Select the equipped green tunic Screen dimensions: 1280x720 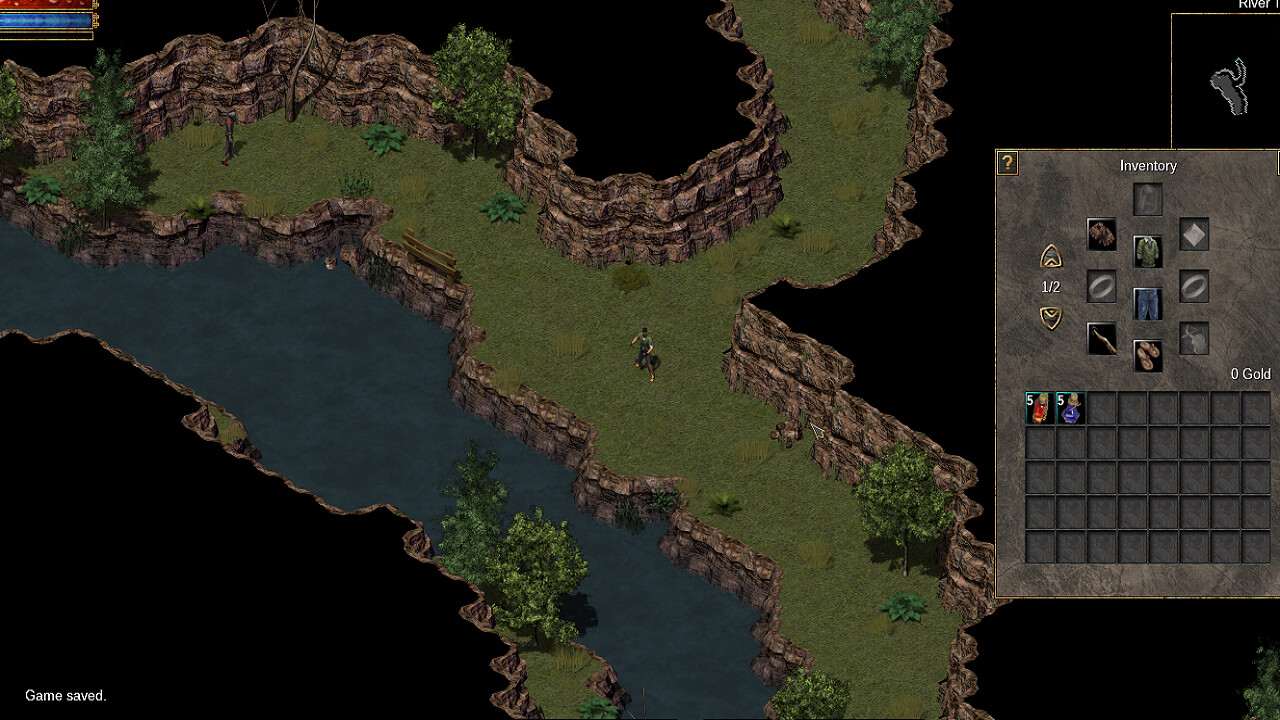coord(1147,252)
